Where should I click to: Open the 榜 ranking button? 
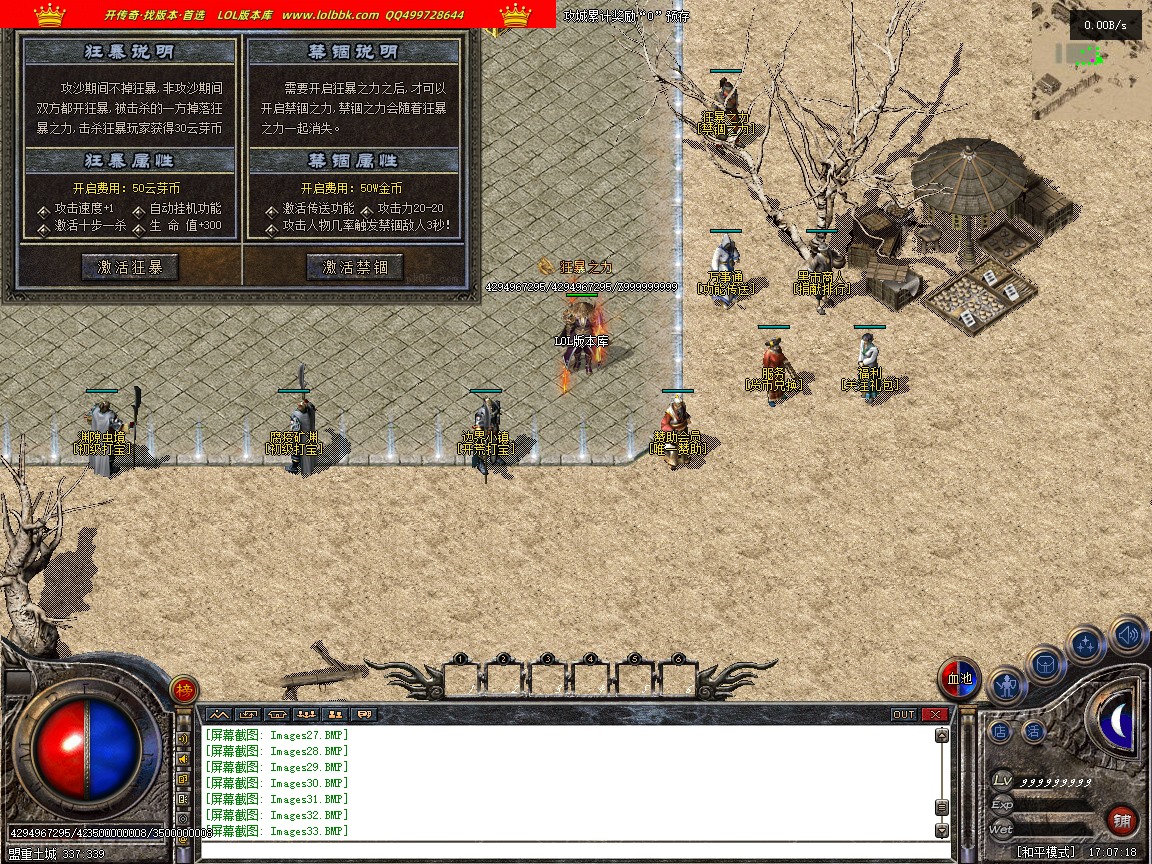point(183,689)
